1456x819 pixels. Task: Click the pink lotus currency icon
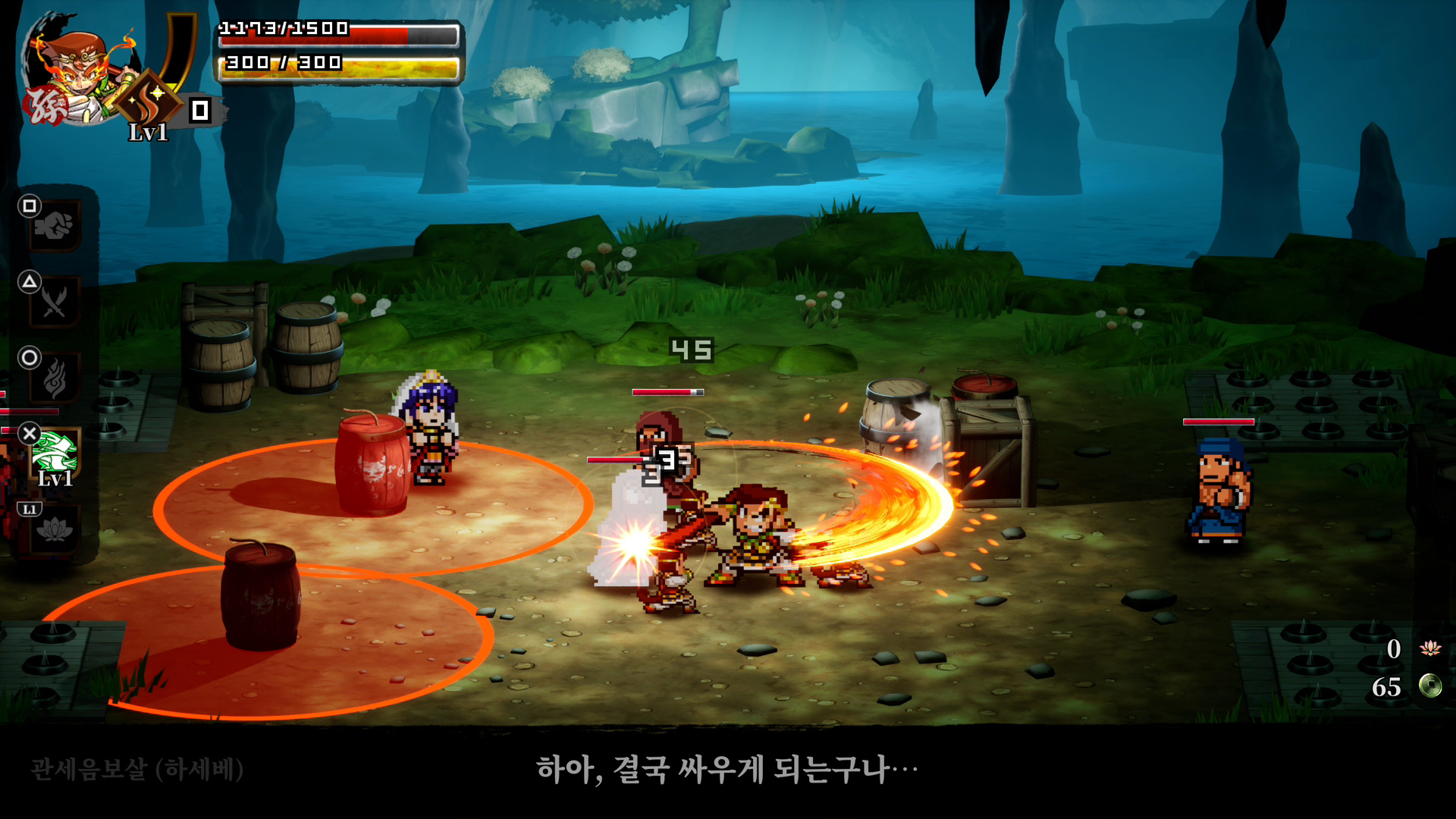click(x=1430, y=648)
